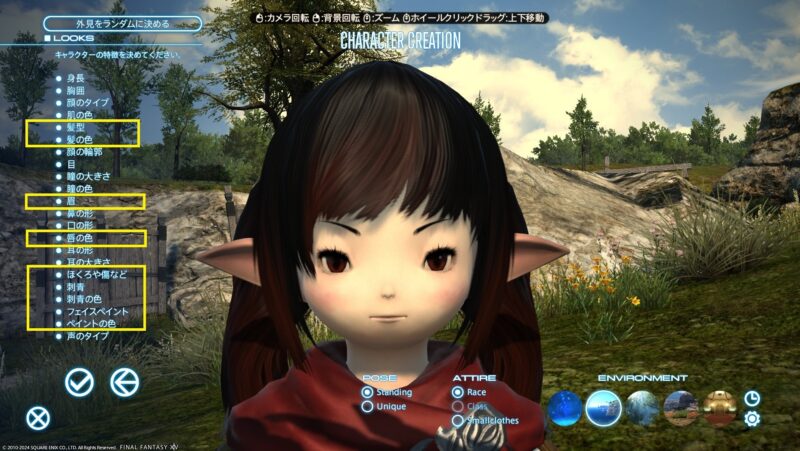Image resolution: width=800 pixels, height=451 pixels.
Task: Open the 声のタイプ voice type option
Action: point(87,337)
